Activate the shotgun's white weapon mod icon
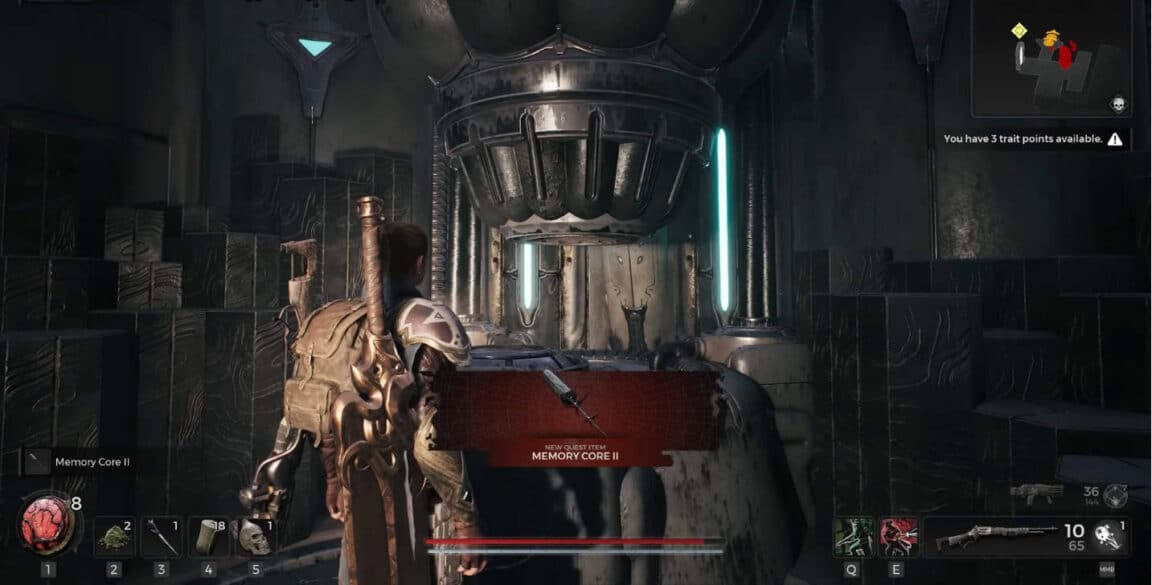This screenshot has height=585, width=1152. 1106,537
